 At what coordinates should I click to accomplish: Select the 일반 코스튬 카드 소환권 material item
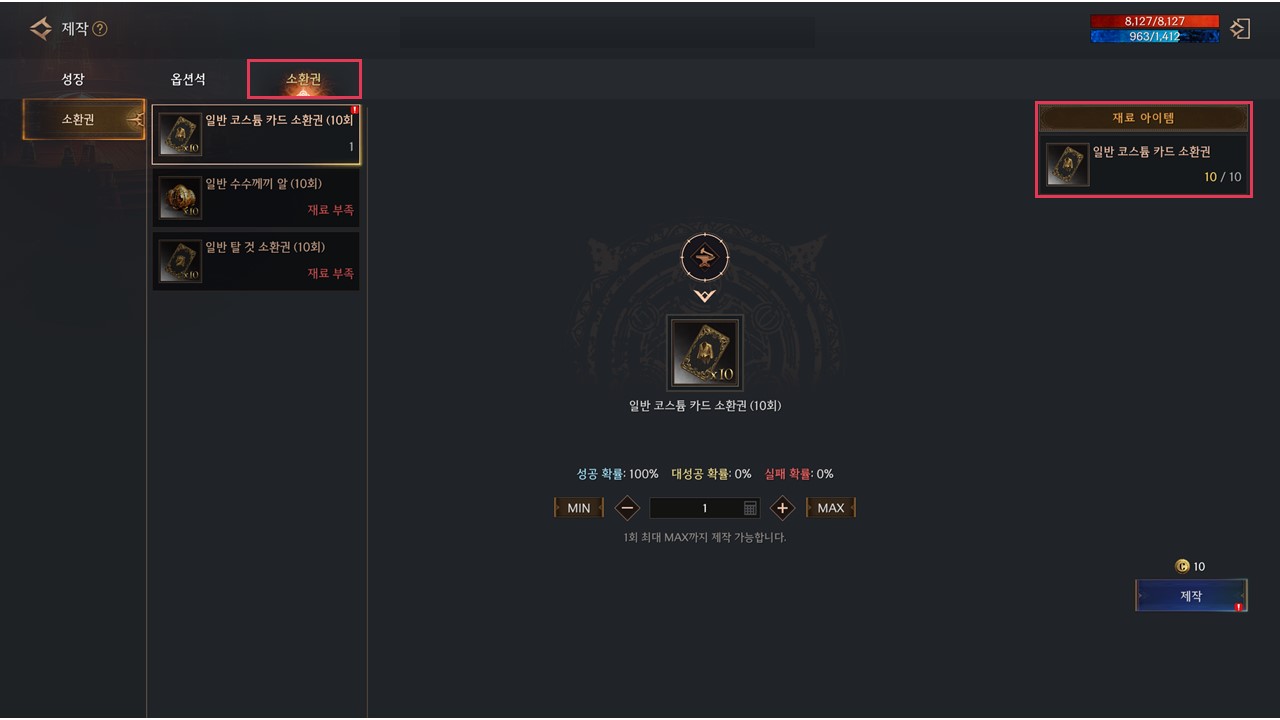click(1144, 164)
